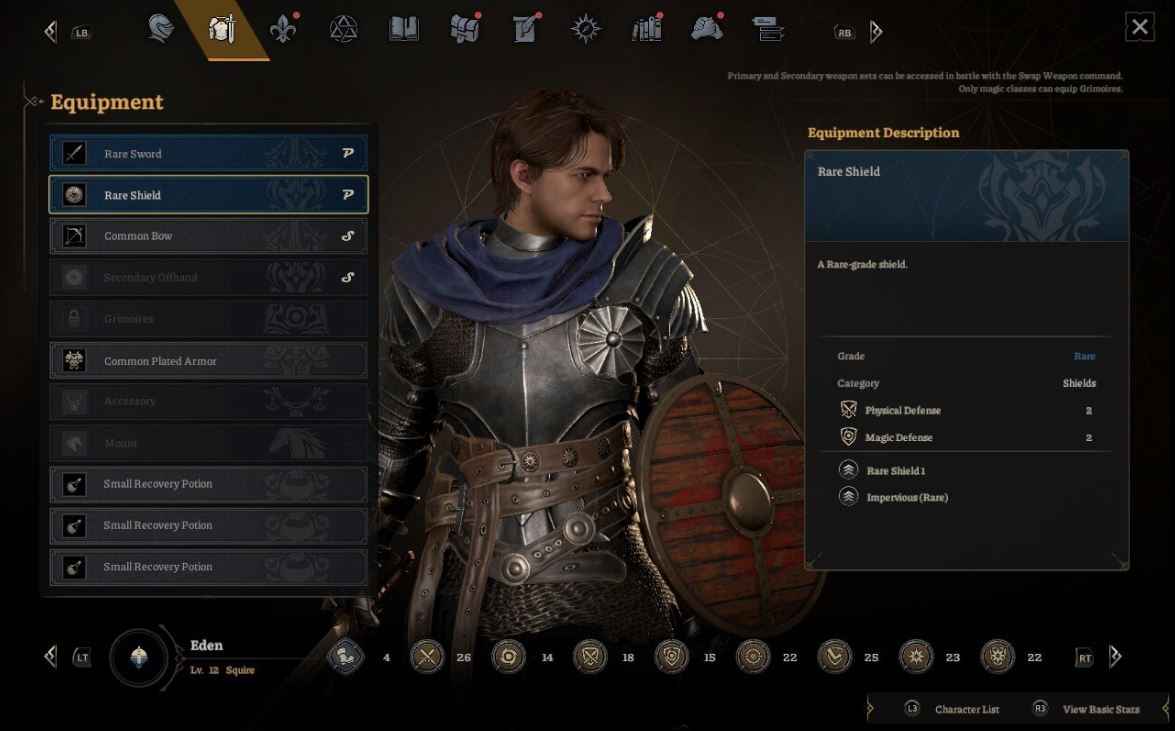Show the next character with right arrow
This screenshot has height=731, width=1175.
tap(1115, 657)
